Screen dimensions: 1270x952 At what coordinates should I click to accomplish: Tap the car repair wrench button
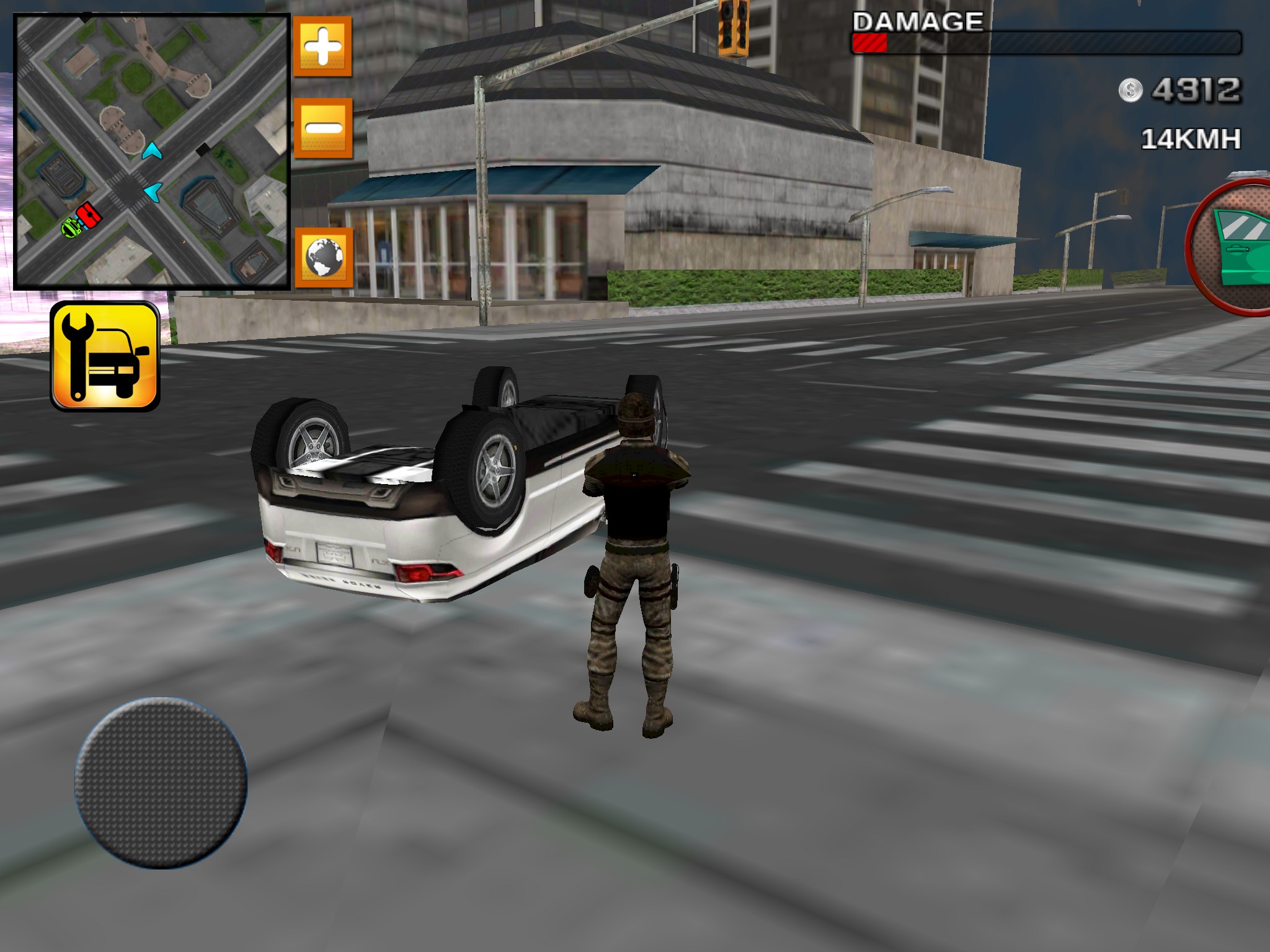pyautogui.click(x=105, y=356)
